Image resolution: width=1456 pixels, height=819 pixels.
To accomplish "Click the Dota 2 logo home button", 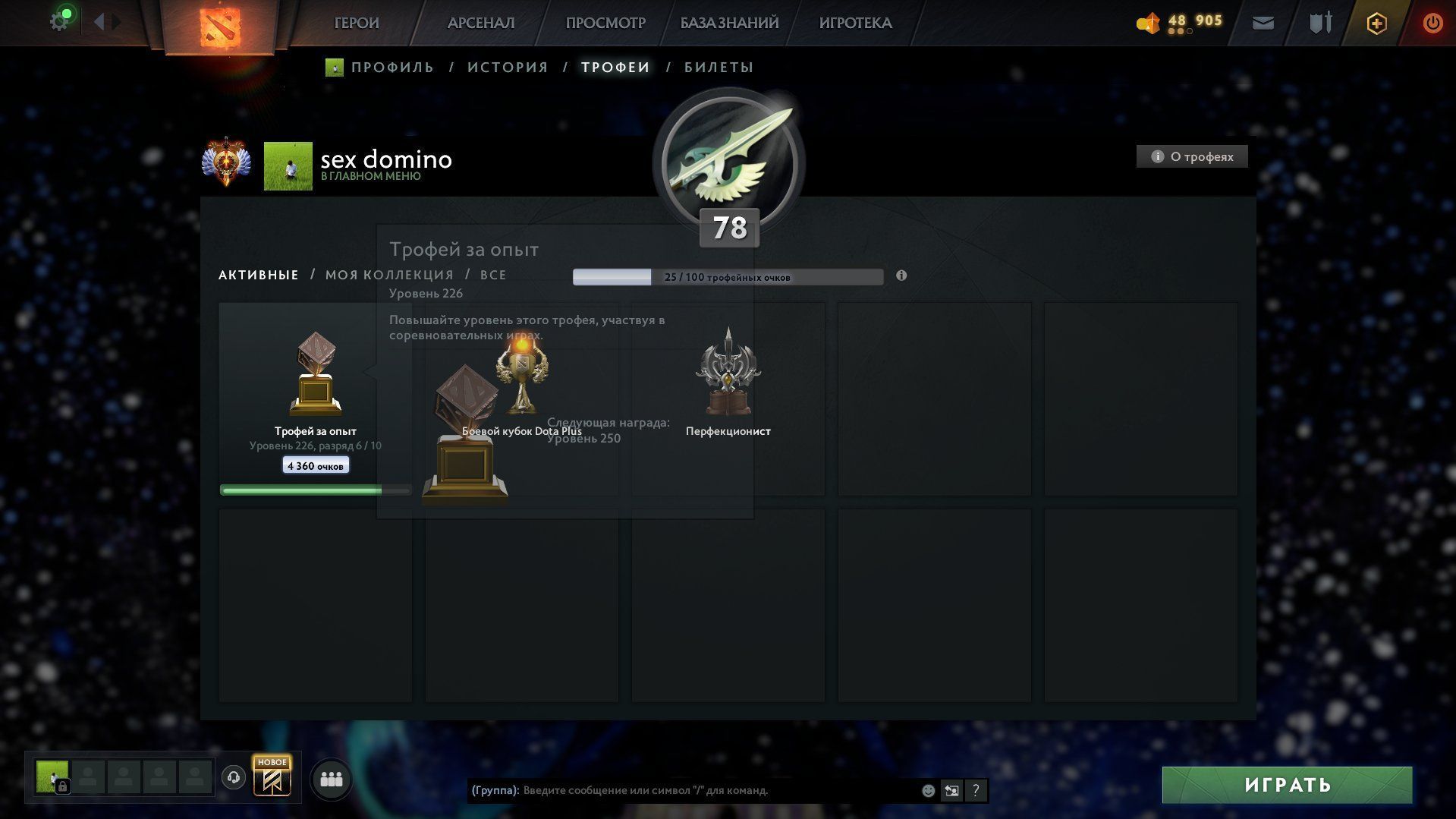I will pos(219,26).
